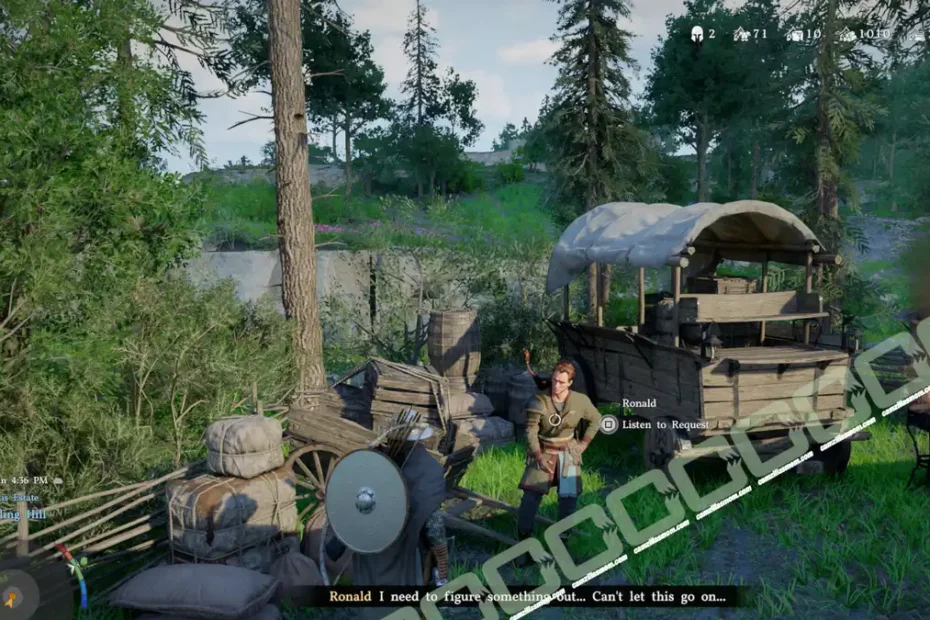Click the helmet icon in the resource bar
This screenshot has height=620, width=930.
click(x=696, y=34)
